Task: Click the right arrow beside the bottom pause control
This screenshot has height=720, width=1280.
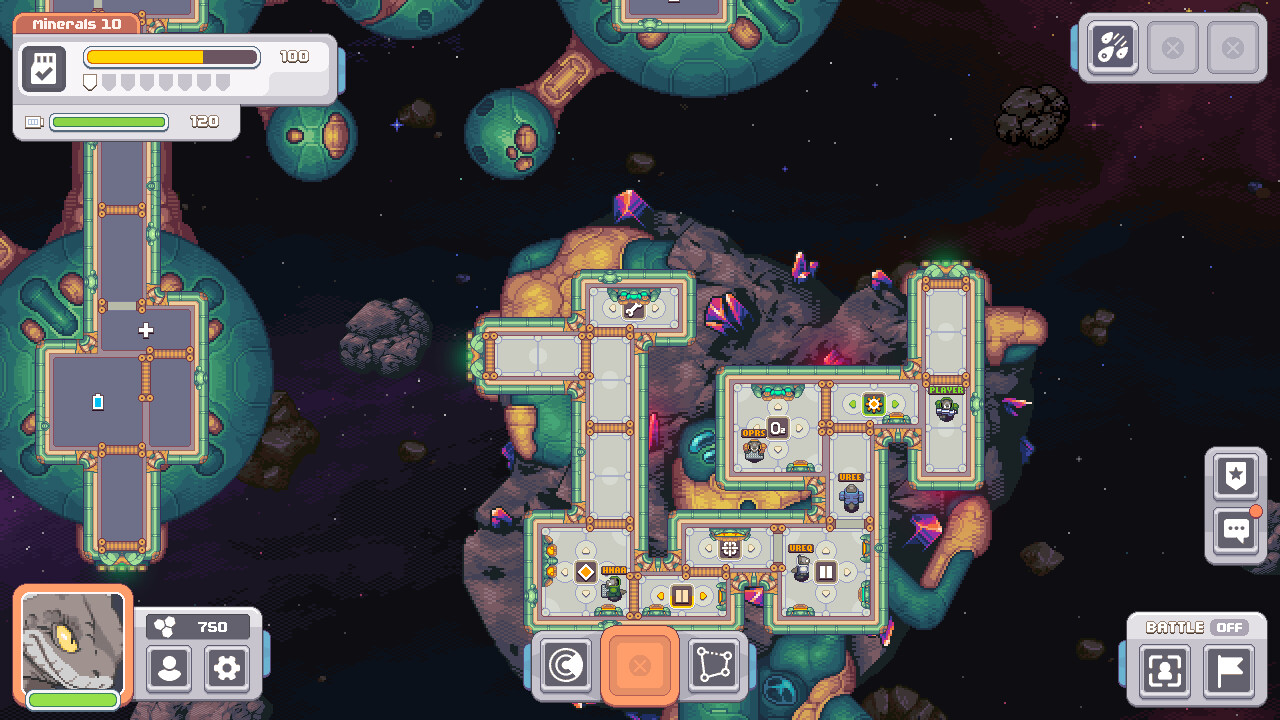Action: (703, 596)
